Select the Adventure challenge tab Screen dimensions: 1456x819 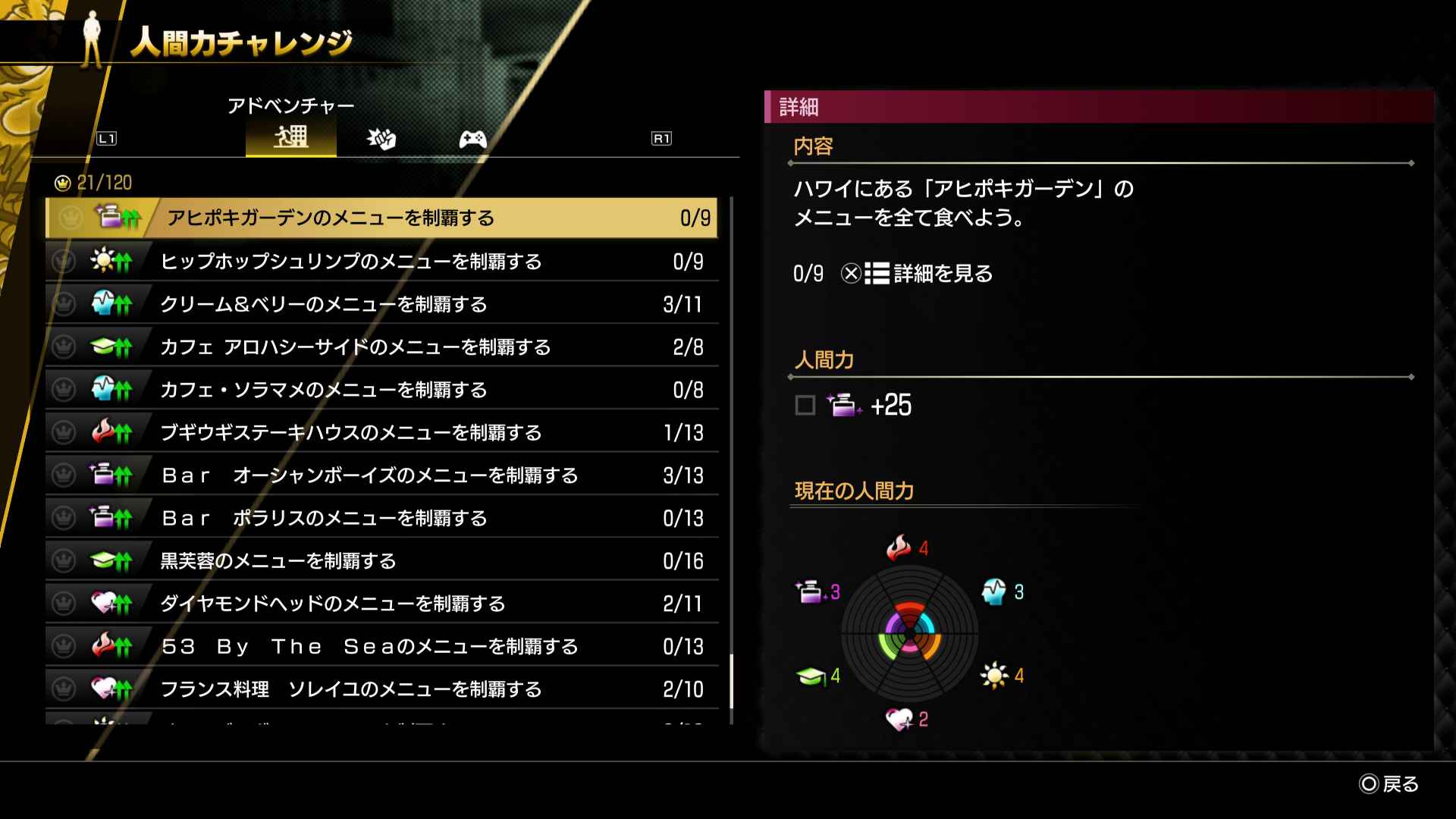pyautogui.click(x=291, y=139)
